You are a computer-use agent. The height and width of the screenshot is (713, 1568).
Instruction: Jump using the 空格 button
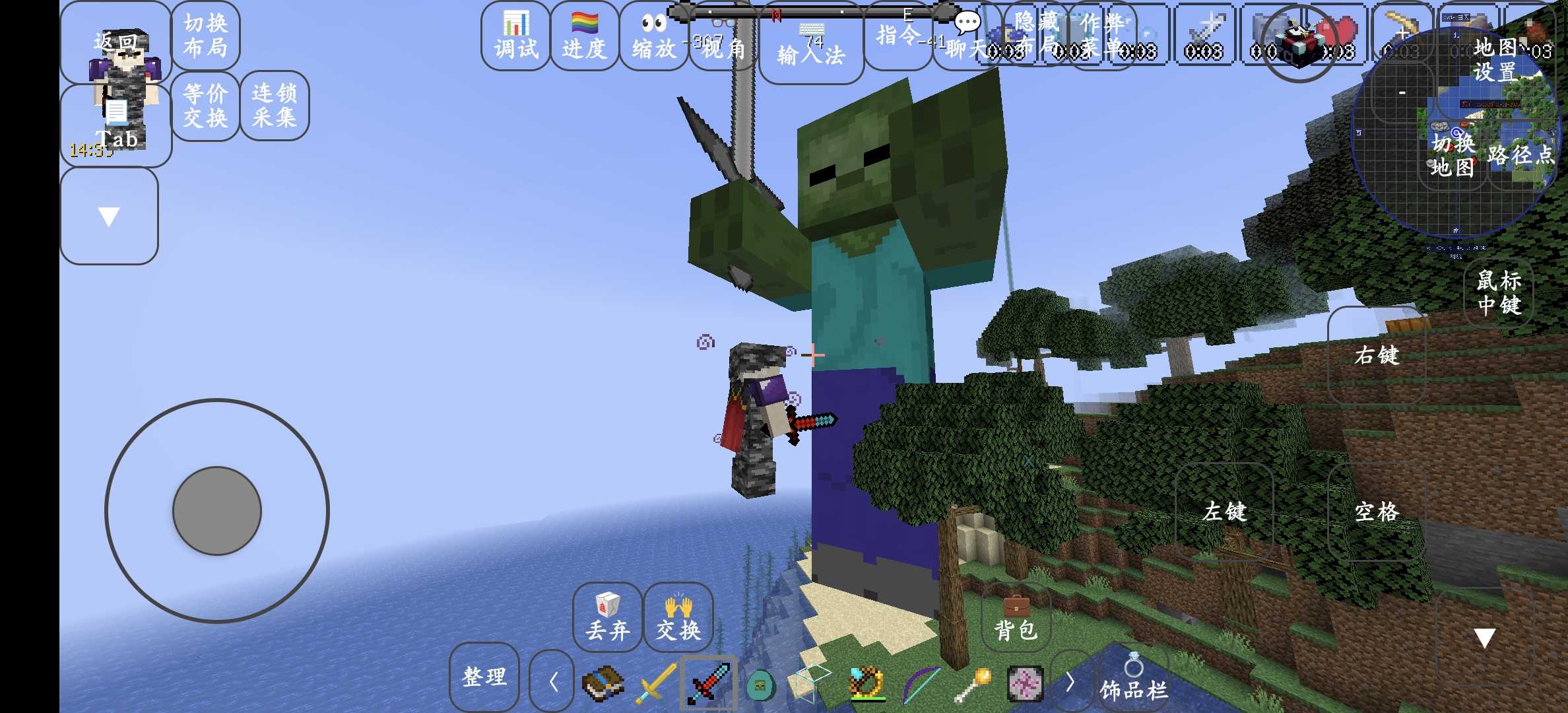[x=1377, y=512]
